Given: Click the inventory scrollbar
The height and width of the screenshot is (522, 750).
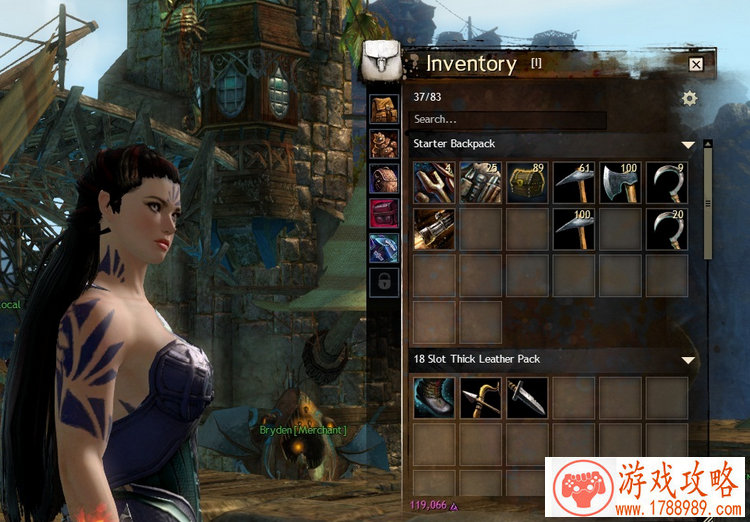Looking at the screenshot, I should [708, 200].
